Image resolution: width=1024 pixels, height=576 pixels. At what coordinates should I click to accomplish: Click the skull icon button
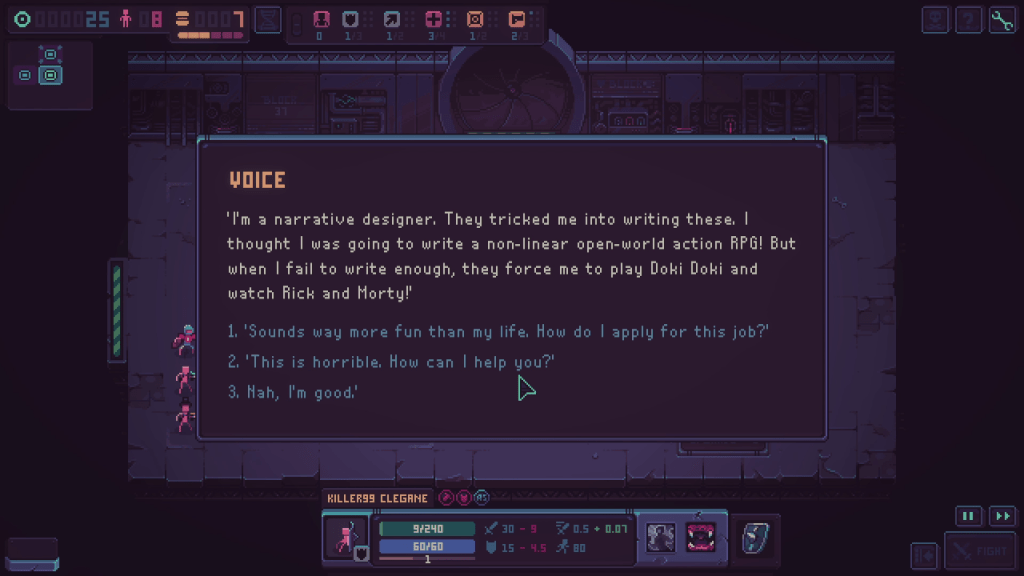pos(935,20)
